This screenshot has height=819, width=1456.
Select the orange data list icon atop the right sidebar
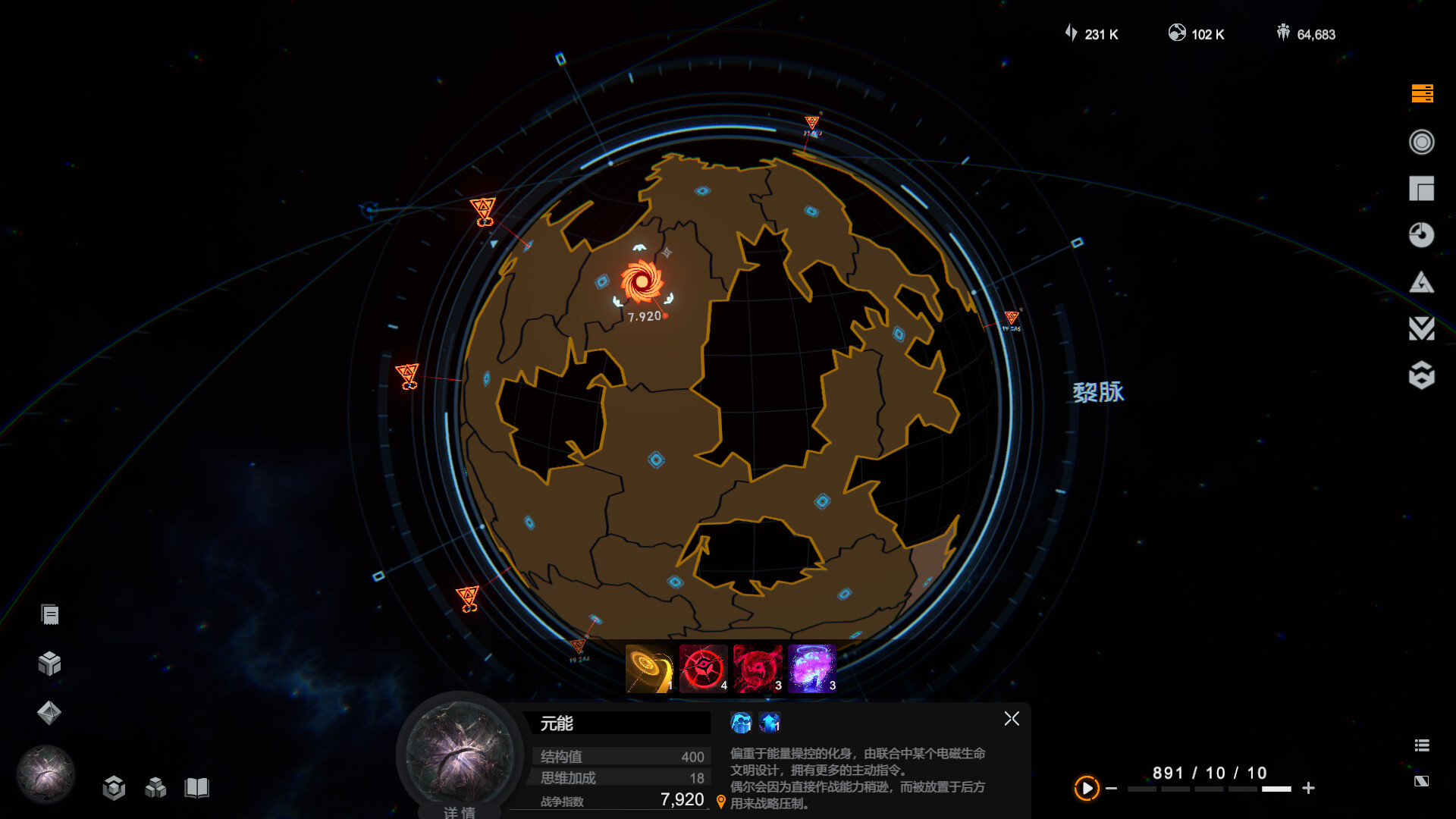(1422, 95)
